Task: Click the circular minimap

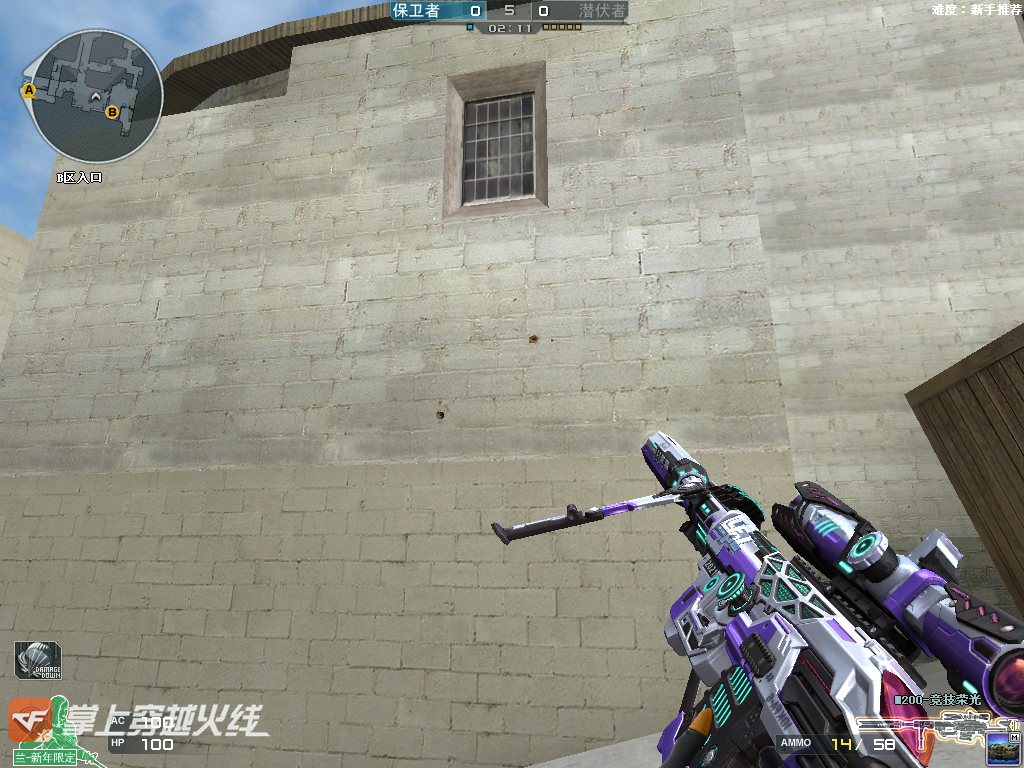Action: coord(97,96)
